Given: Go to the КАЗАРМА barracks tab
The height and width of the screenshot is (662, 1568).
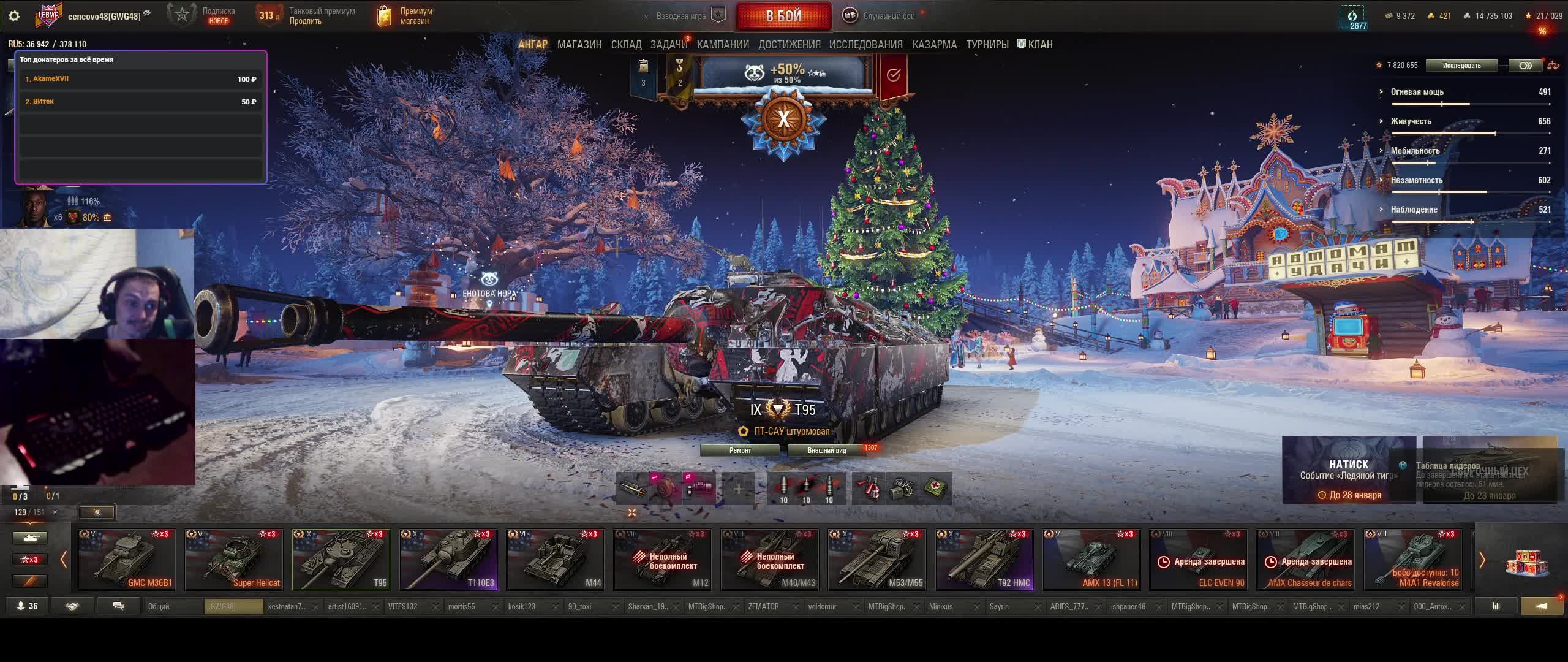Looking at the screenshot, I should pyautogui.click(x=934, y=45).
